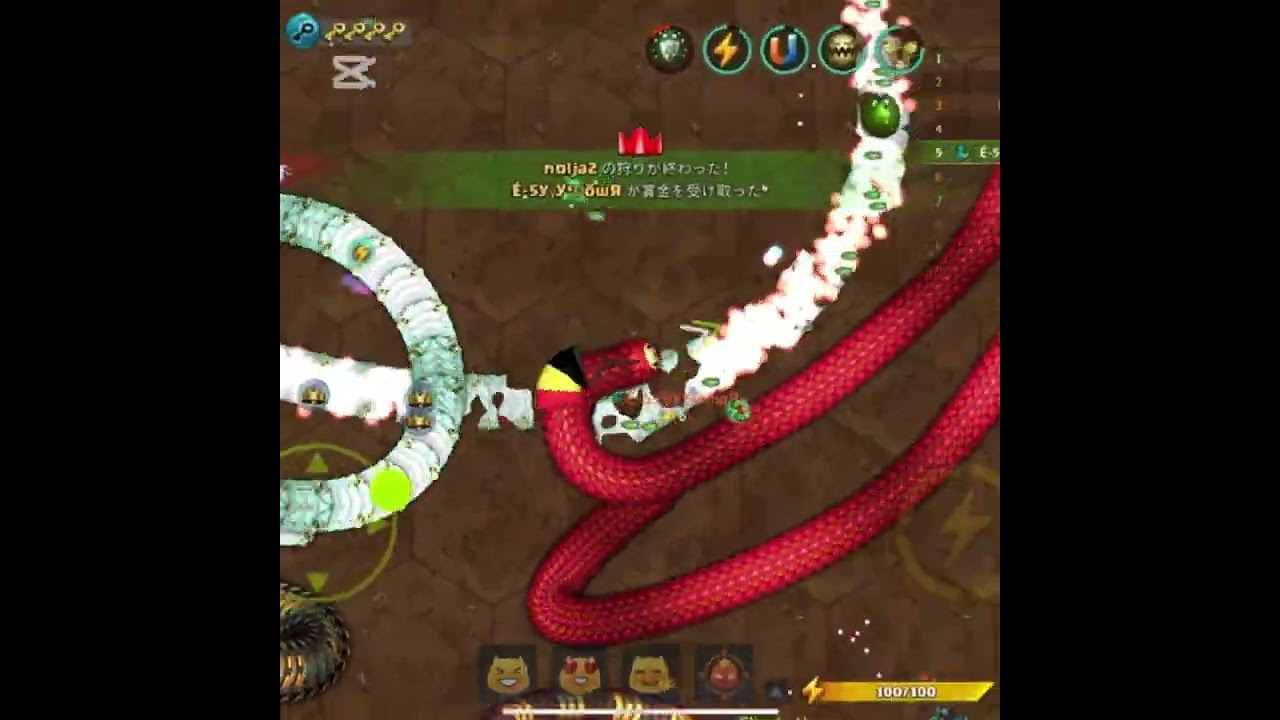Click the green shield power-up icon
The height and width of the screenshot is (720, 1280).
[670, 48]
